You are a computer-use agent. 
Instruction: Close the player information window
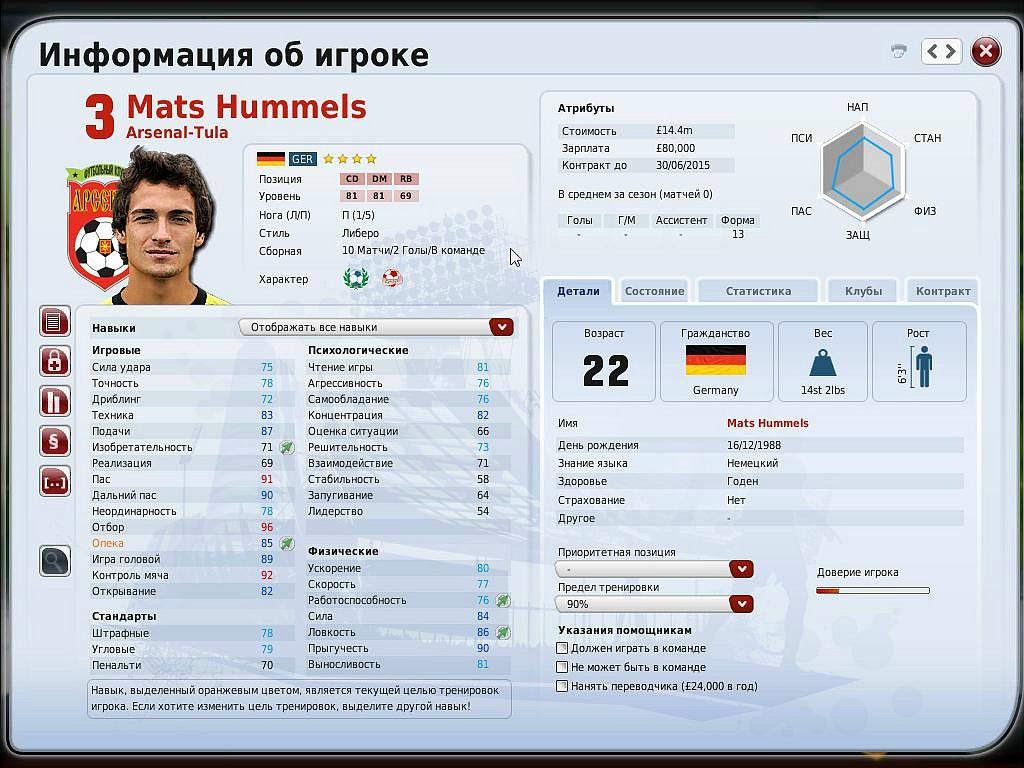coord(986,51)
